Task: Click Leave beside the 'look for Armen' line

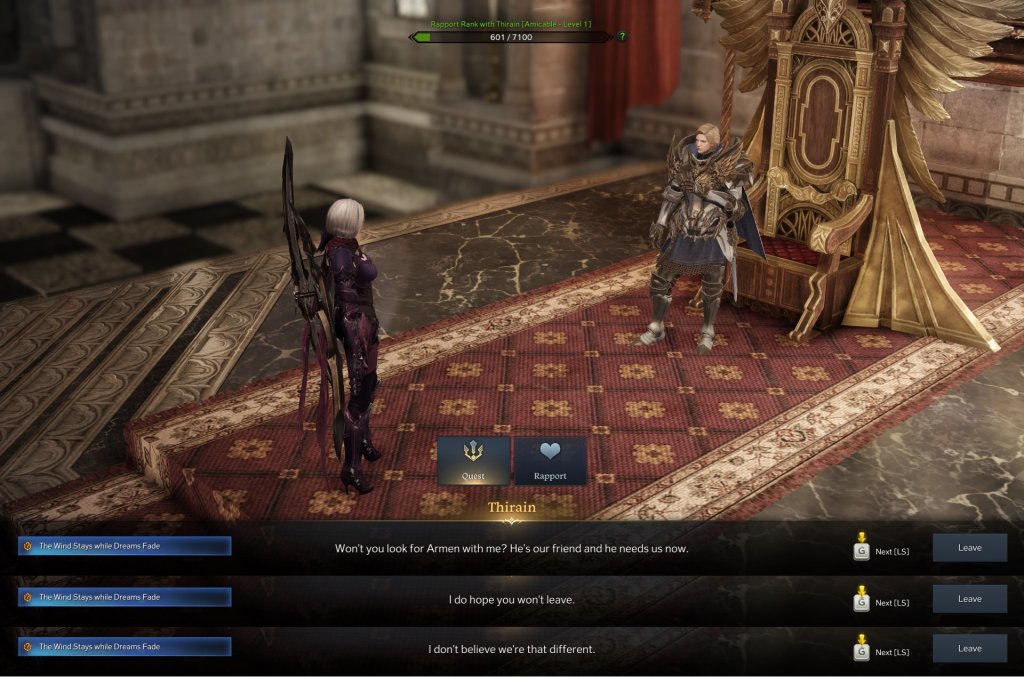Action: click(969, 548)
